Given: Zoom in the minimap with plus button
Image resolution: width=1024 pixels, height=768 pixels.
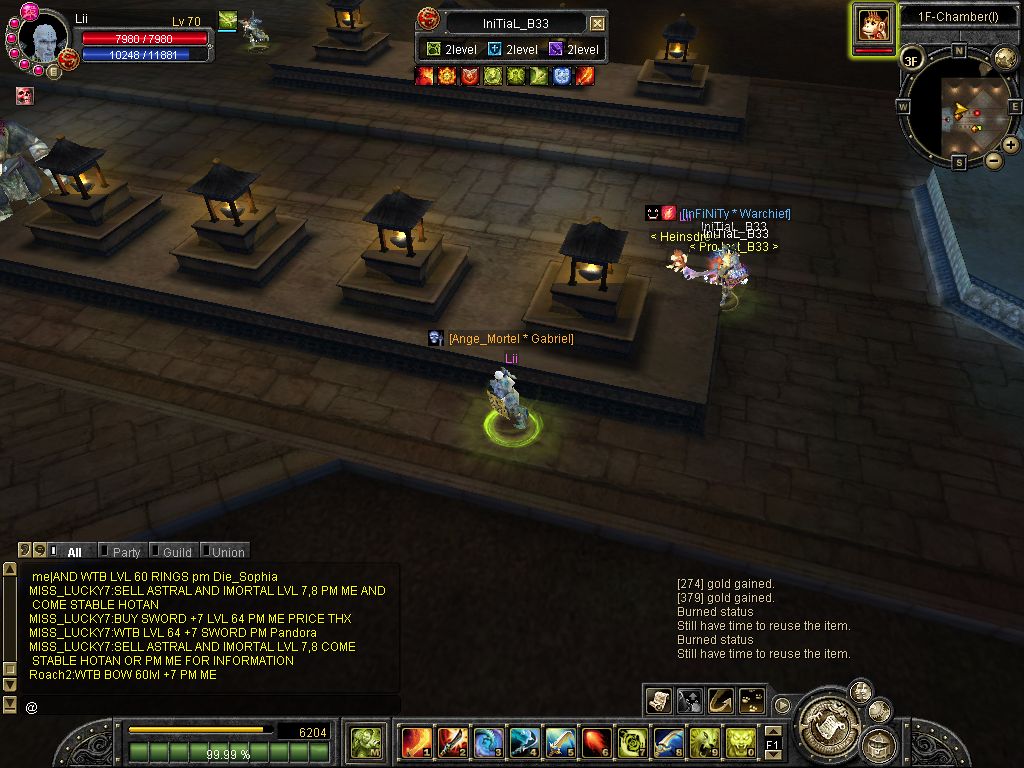Looking at the screenshot, I should click(x=1010, y=145).
